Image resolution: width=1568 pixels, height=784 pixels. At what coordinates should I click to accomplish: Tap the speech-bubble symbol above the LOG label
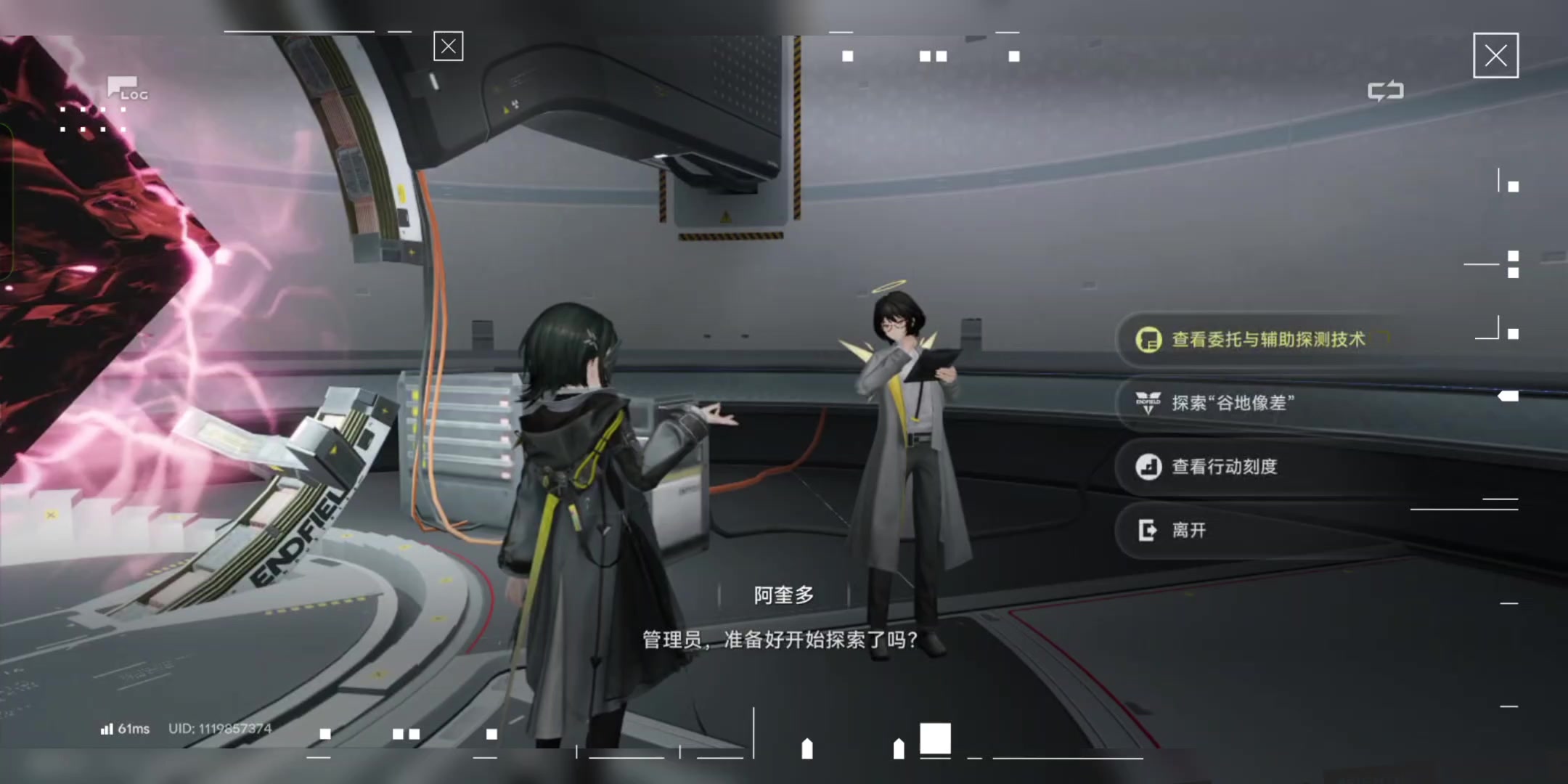click(x=121, y=86)
